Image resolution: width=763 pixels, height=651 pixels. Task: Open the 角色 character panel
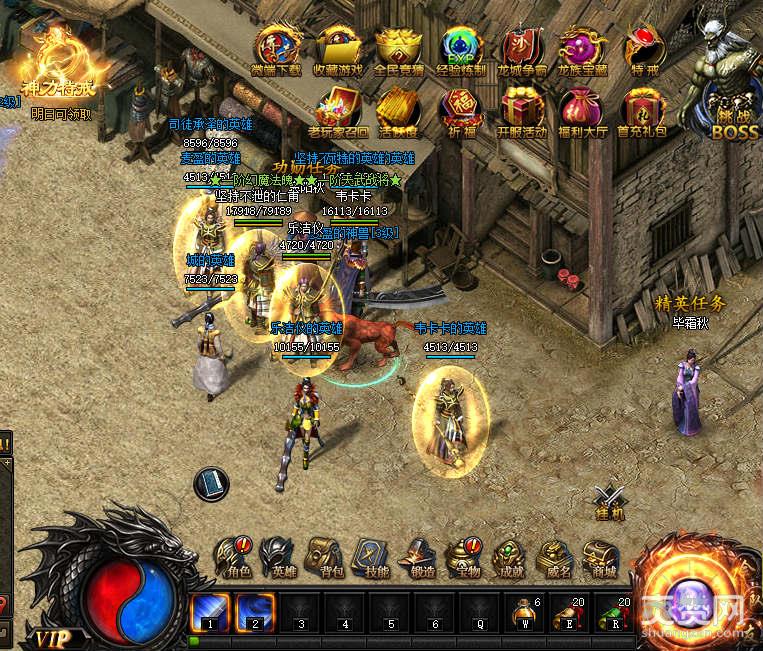pos(238,556)
